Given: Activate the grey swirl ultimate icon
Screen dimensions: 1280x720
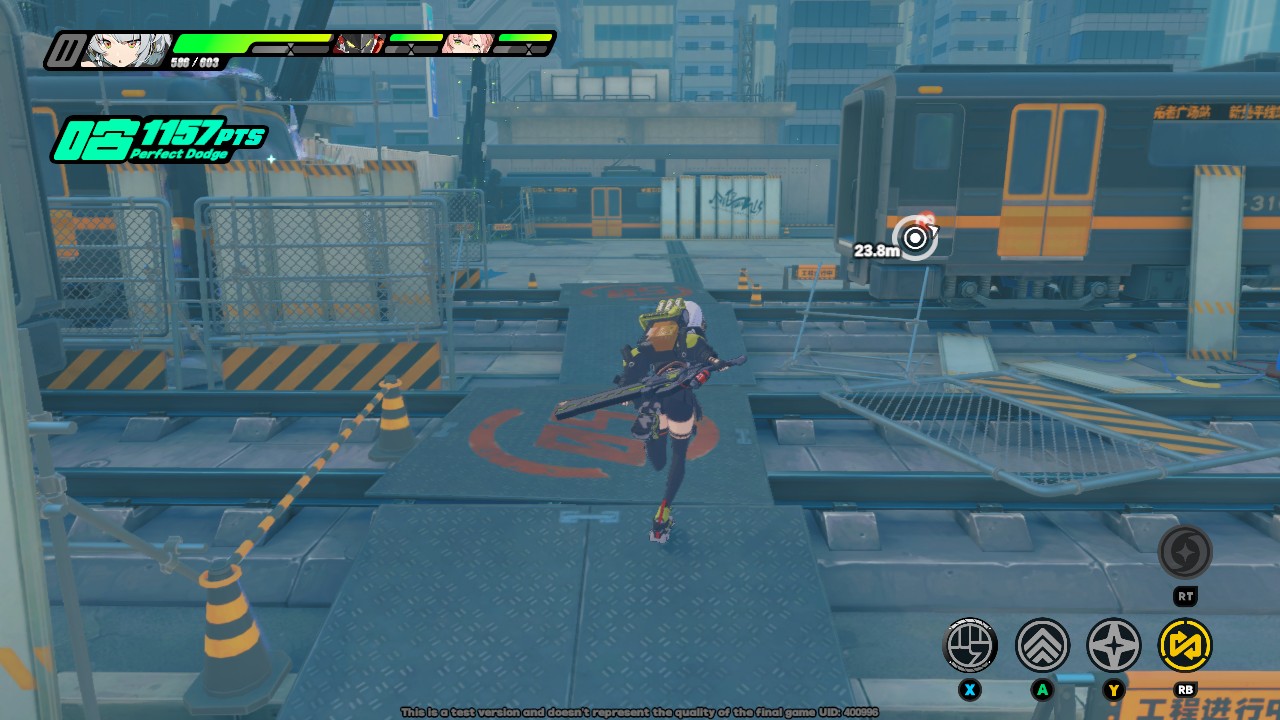Looking at the screenshot, I should click(1185, 552).
